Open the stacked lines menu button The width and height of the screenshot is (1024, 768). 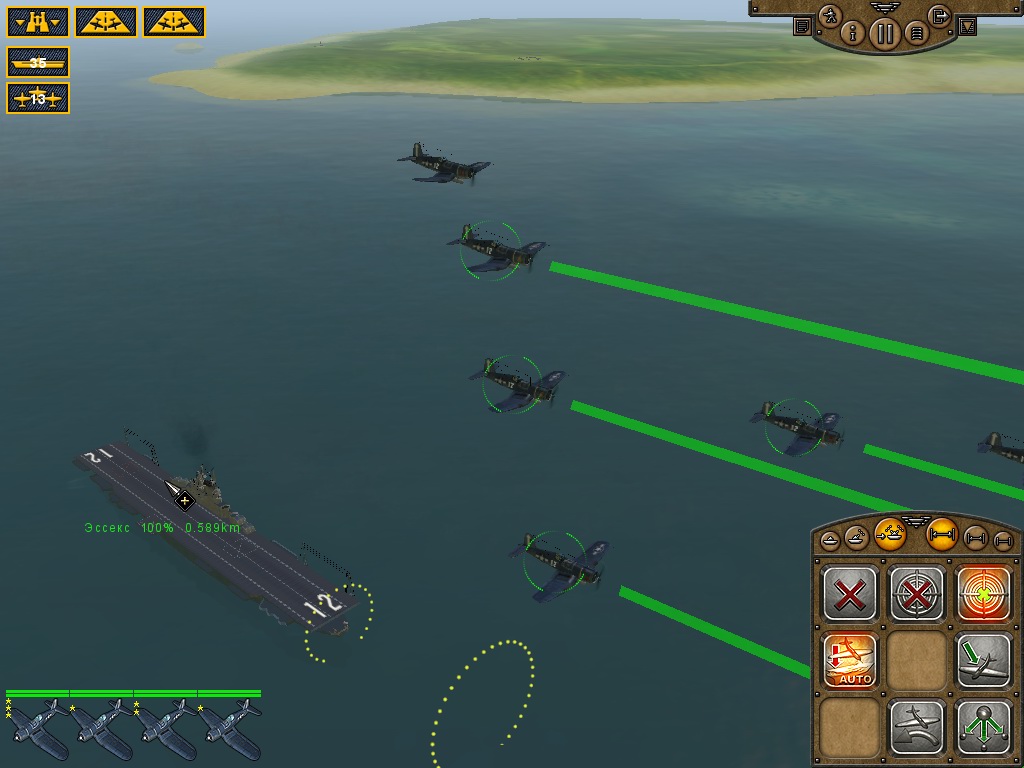click(915, 34)
